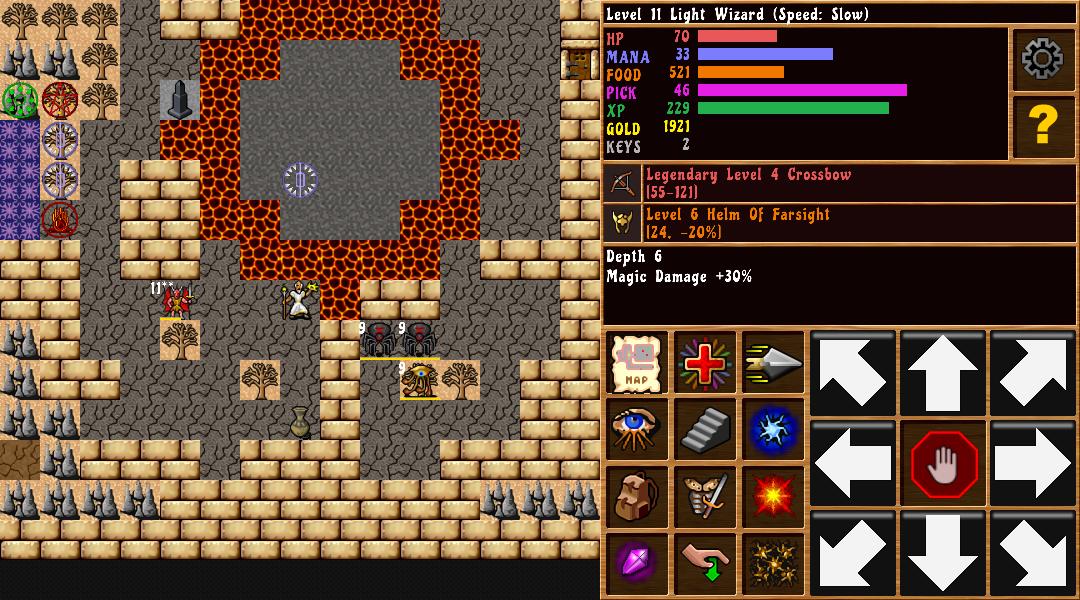The image size is (1080, 600).
Task: Cast the golden sparks burst spell
Action: point(773,563)
